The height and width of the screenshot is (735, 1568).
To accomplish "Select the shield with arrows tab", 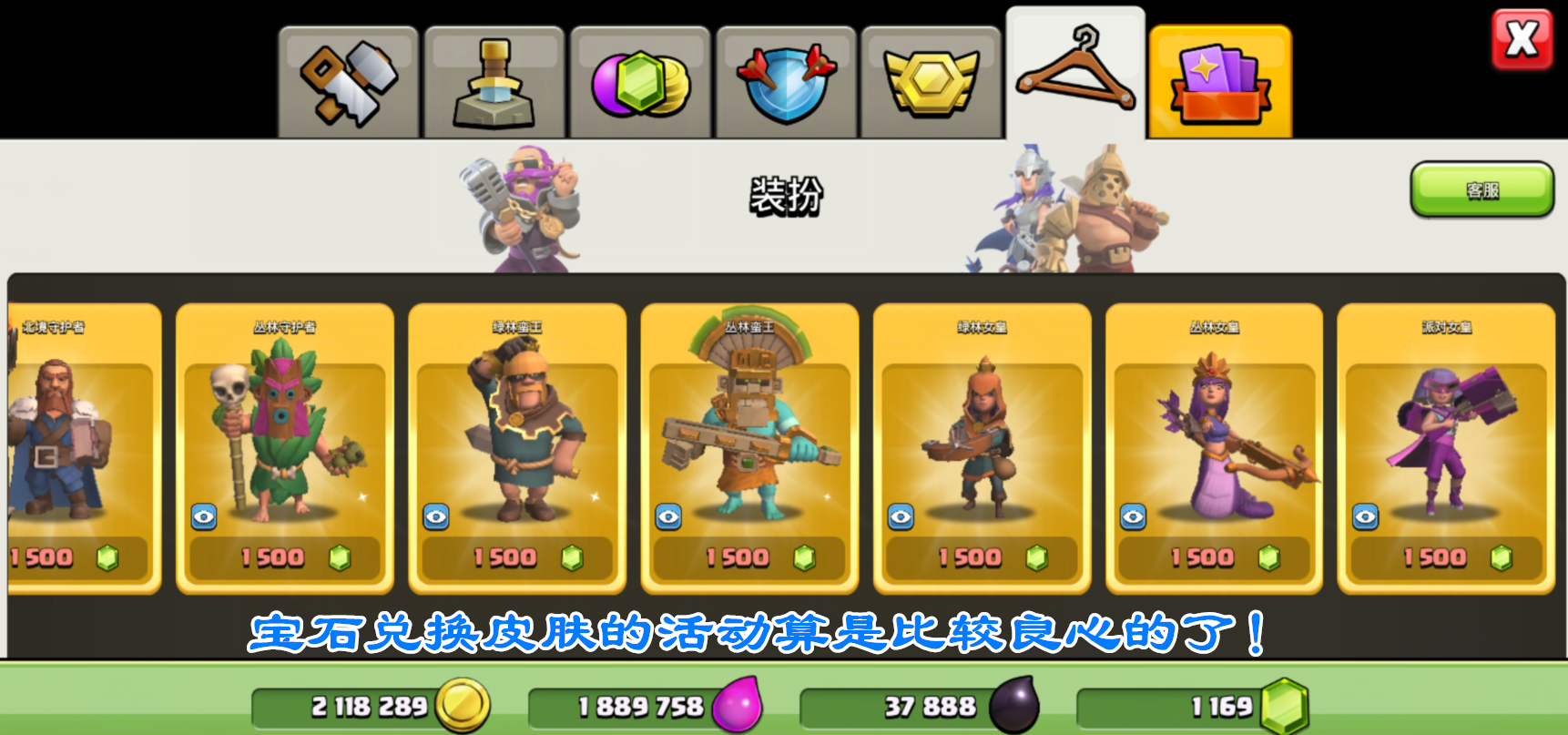I will pyautogui.click(x=786, y=83).
